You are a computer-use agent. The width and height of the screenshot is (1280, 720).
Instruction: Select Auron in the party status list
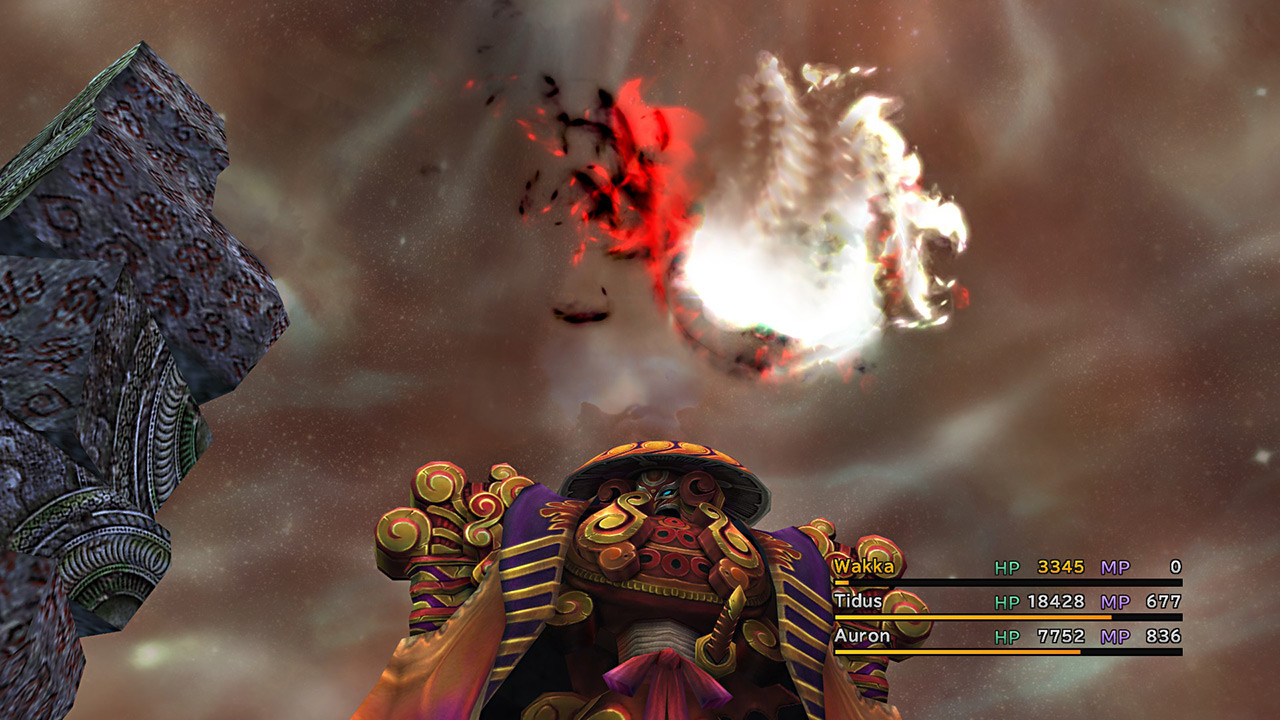coord(861,636)
